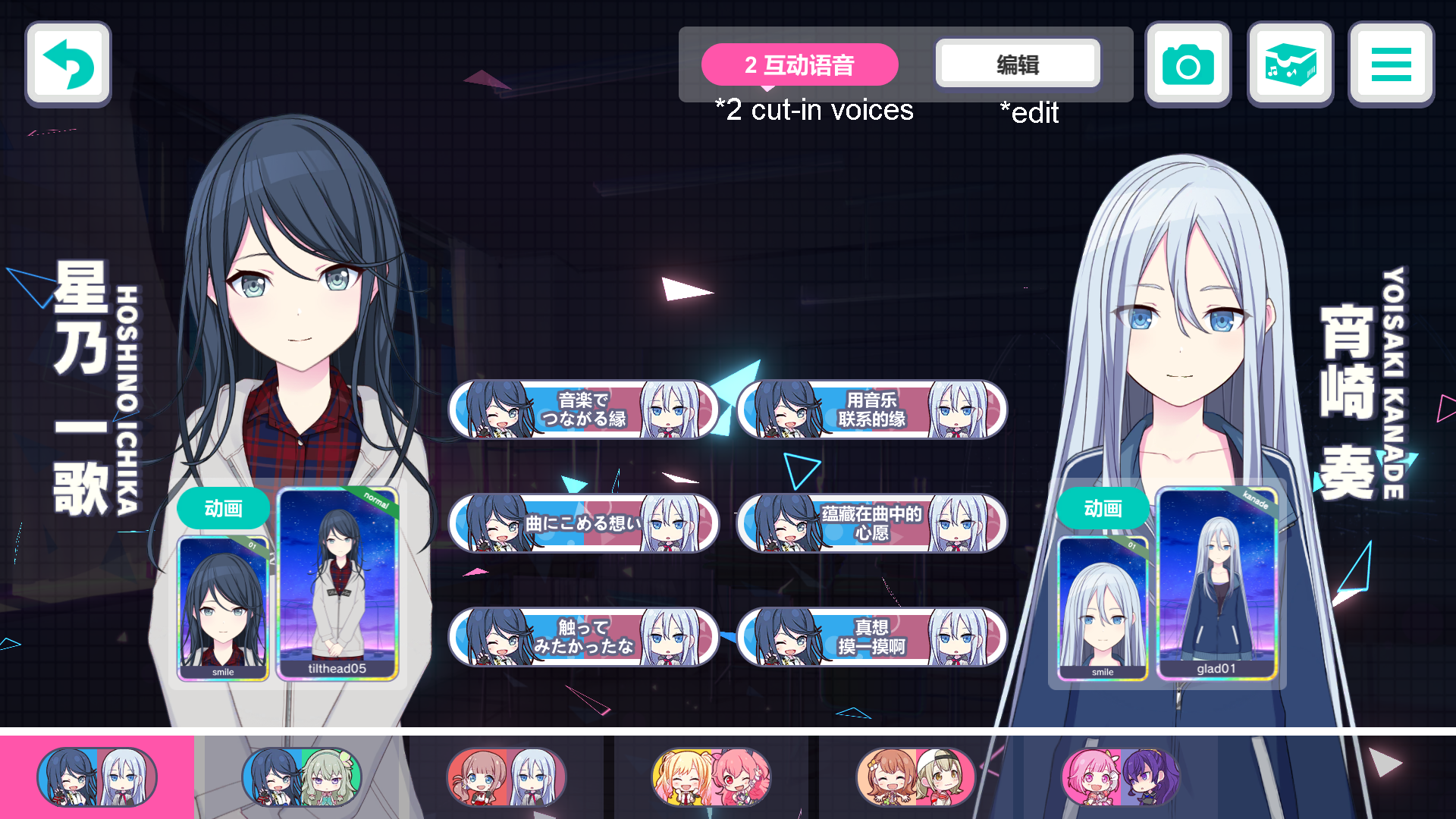
Task: Show more character pairs with right arrow
Action: [1387, 763]
